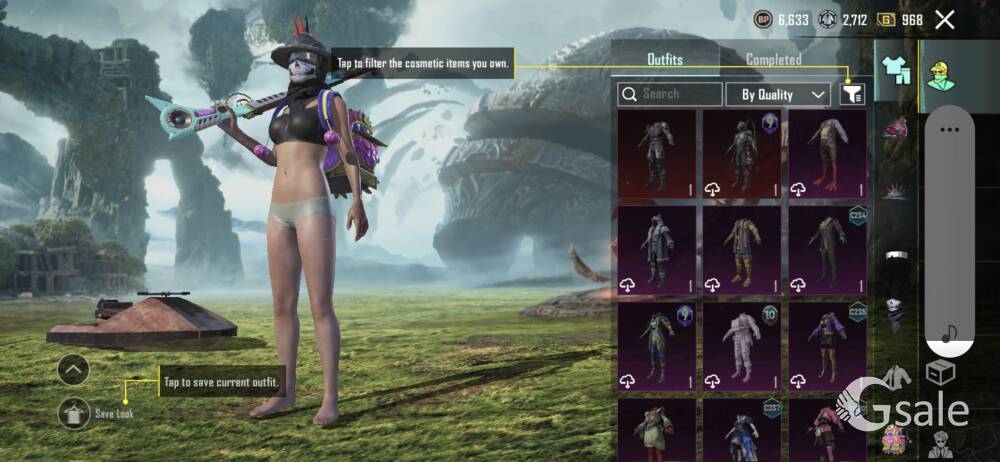Close the wardrobe with the X button
1000x462 pixels.
(x=944, y=19)
